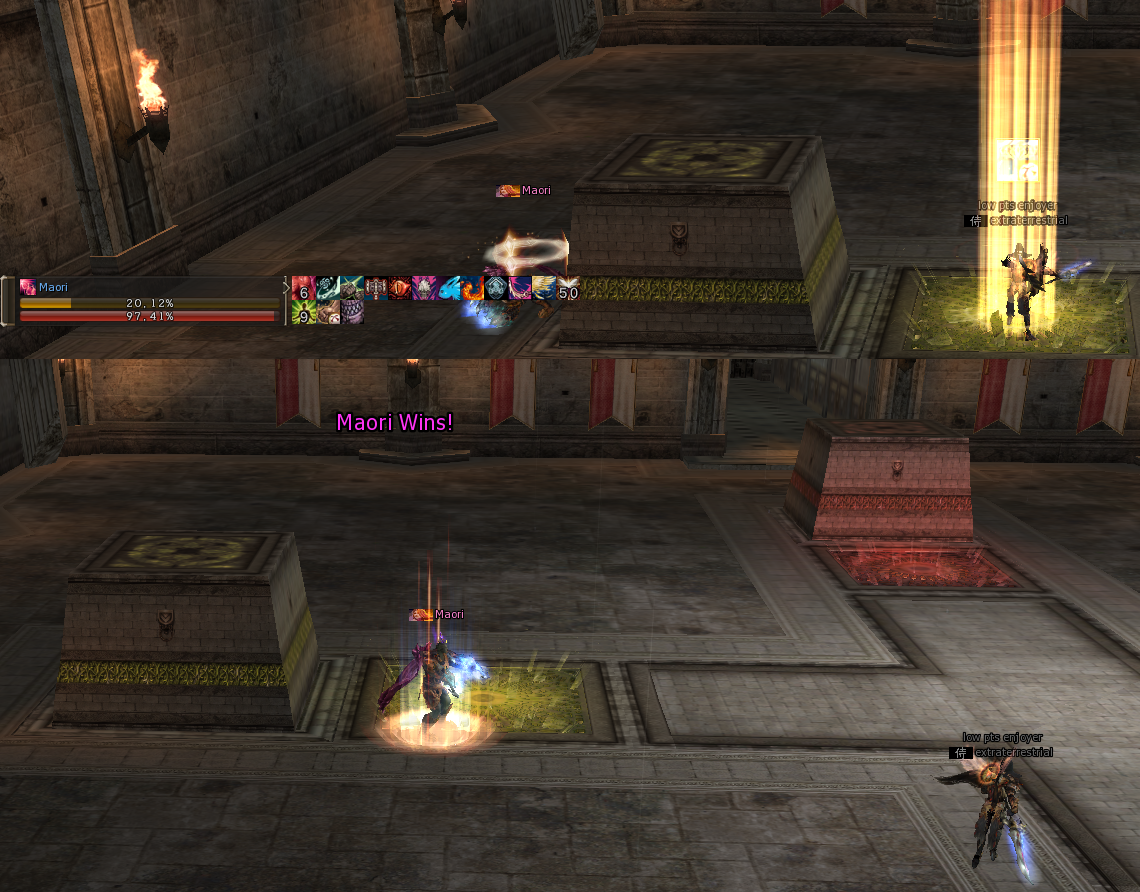Choose the green fist buff icon
This screenshot has height=892, width=1140.
[x=352, y=288]
